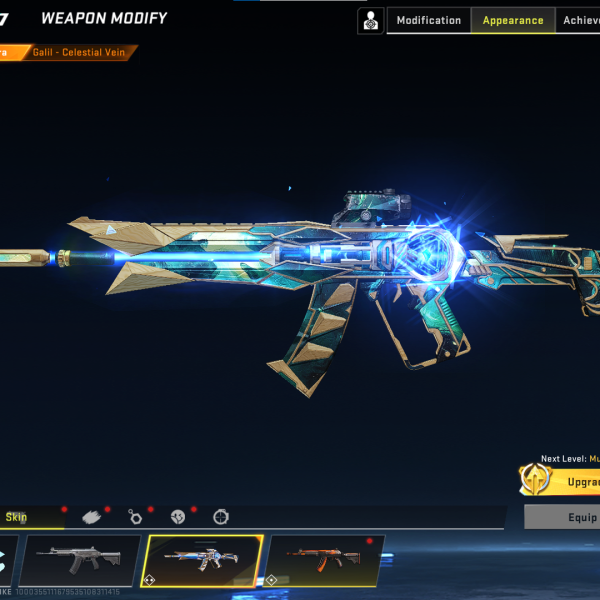Image resolution: width=600 pixels, height=600 pixels.
Task: Open the charm keyring category icon
Action: [x=135, y=517]
